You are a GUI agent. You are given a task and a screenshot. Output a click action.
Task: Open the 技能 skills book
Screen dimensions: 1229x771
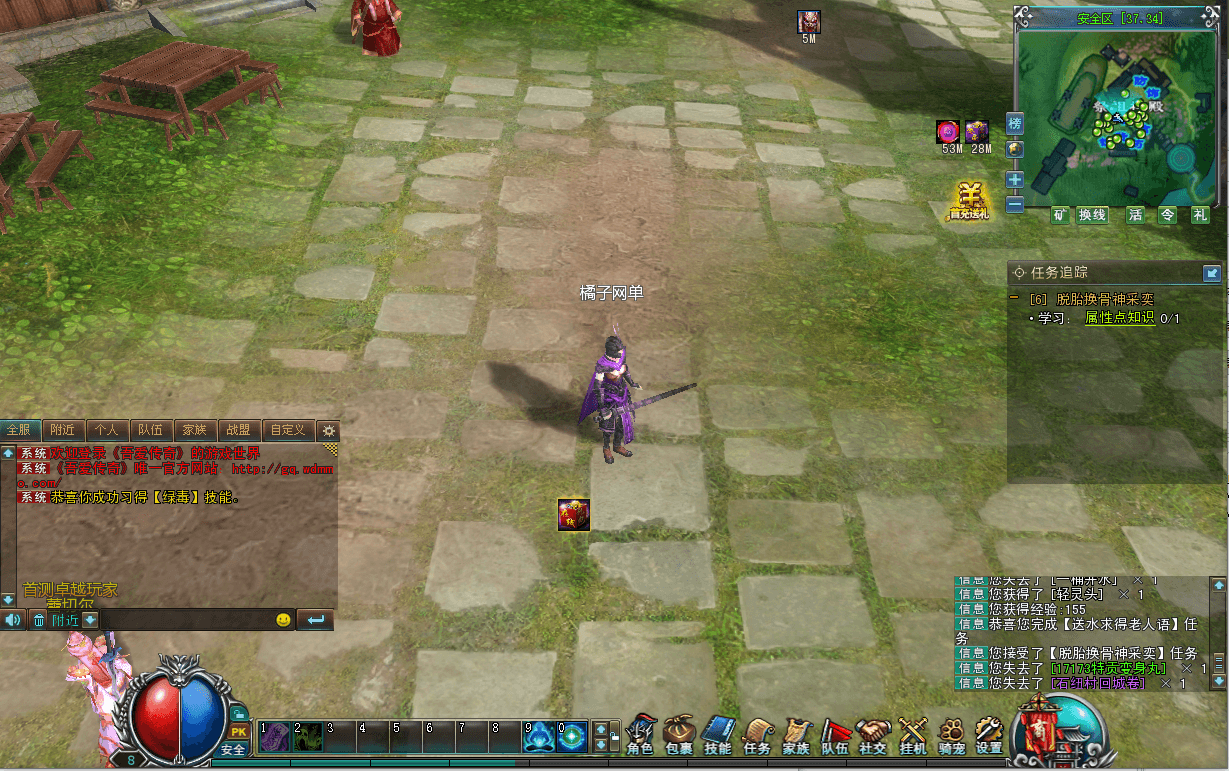718,734
